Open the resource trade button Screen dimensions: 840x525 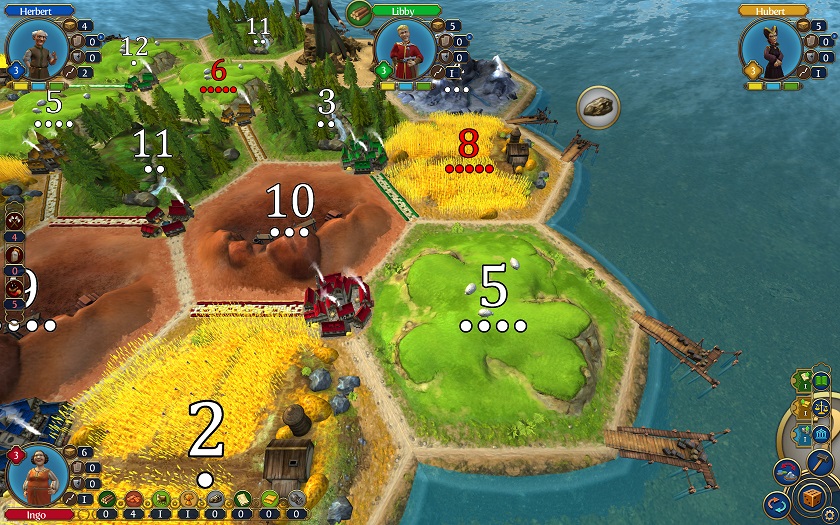coord(786,470)
